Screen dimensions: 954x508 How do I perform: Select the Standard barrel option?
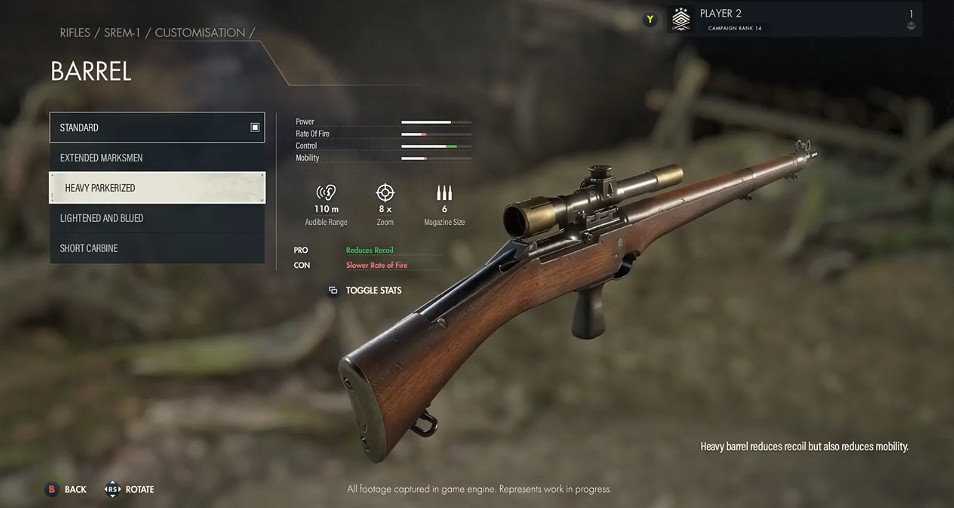[x=157, y=128]
